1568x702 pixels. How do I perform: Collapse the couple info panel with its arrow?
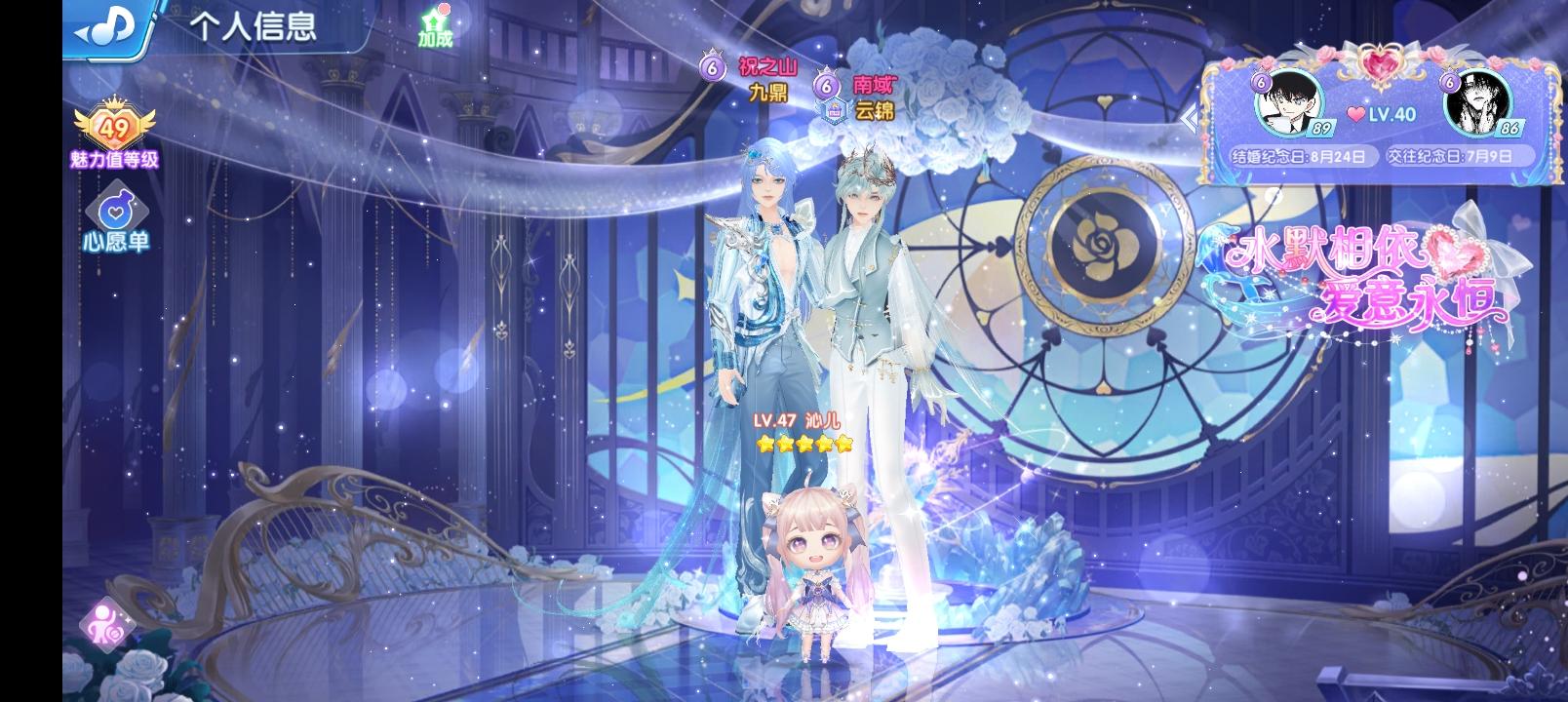click(1192, 120)
